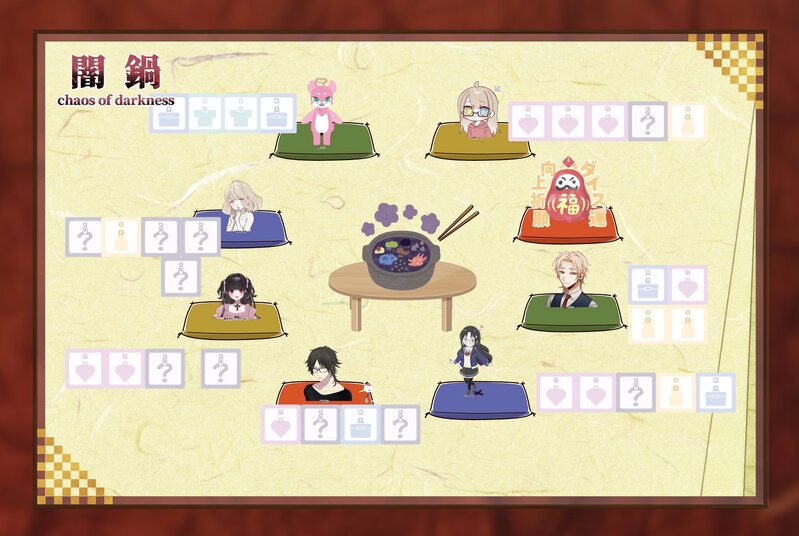Select the question mark tag beside the glasses girl
Screen dimensions: 799x536
point(648,122)
